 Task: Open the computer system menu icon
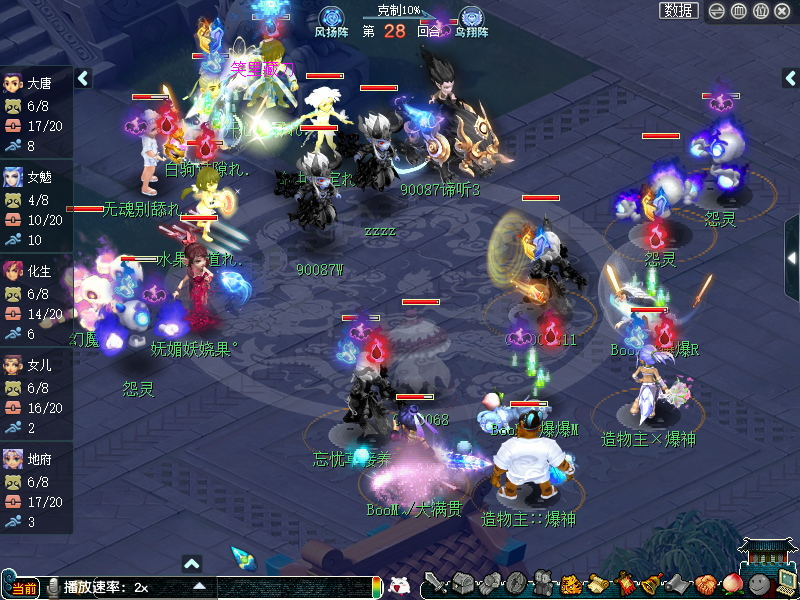pyautogui.click(x=786, y=584)
